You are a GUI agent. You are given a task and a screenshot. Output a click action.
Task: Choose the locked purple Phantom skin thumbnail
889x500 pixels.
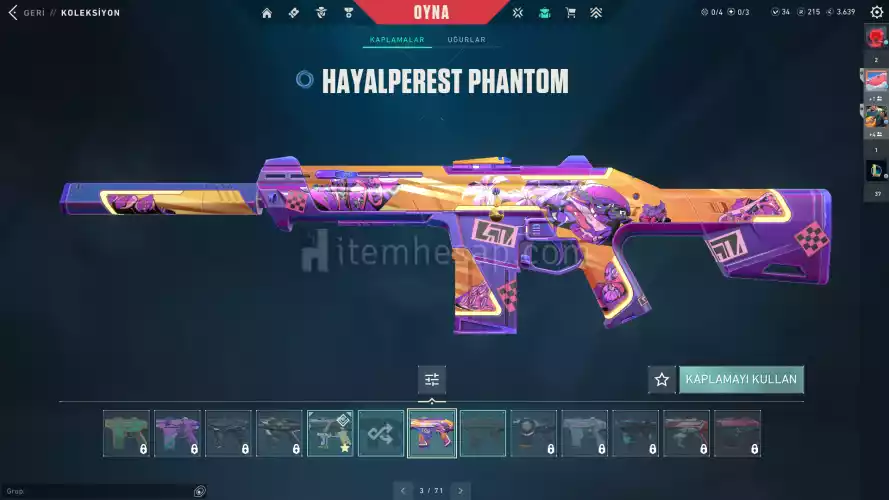tap(177, 433)
